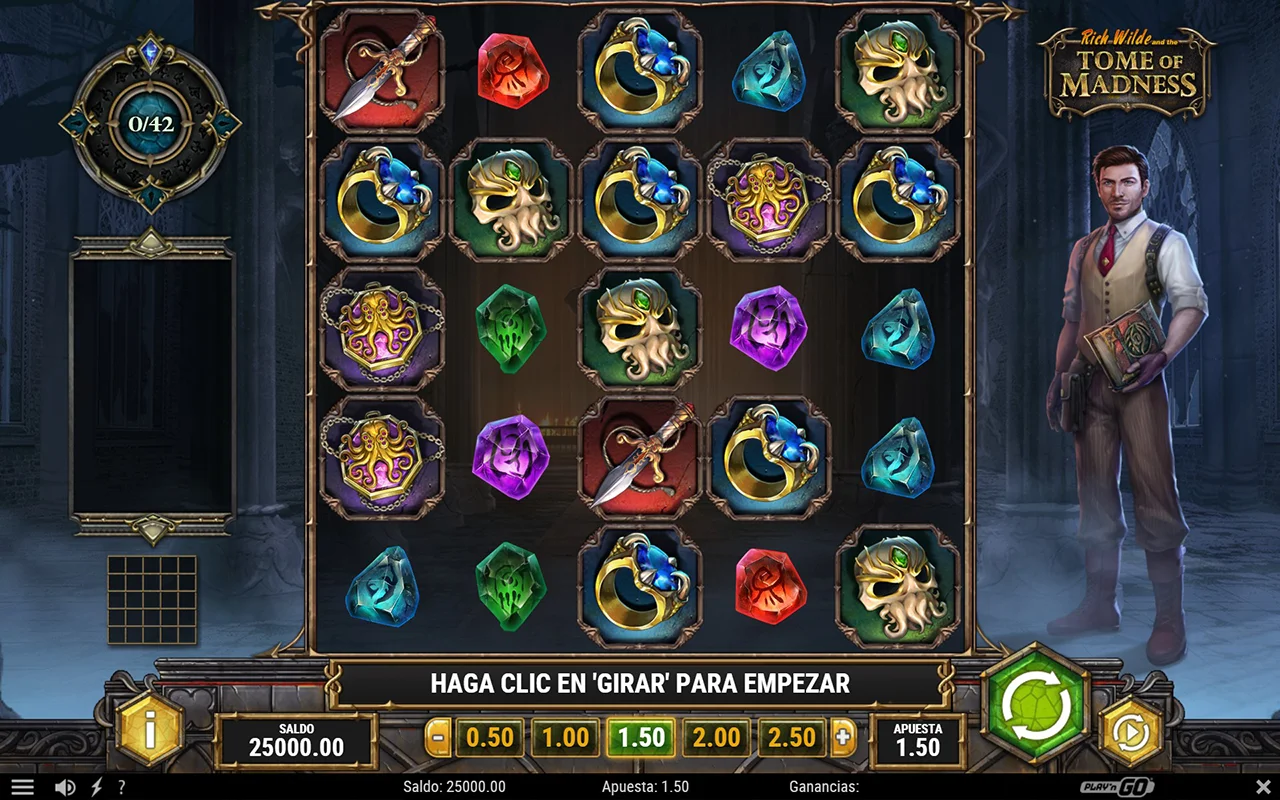The height and width of the screenshot is (800, 1280).
Task: Open the paytable info button
Action: click(x=150, y=731)
